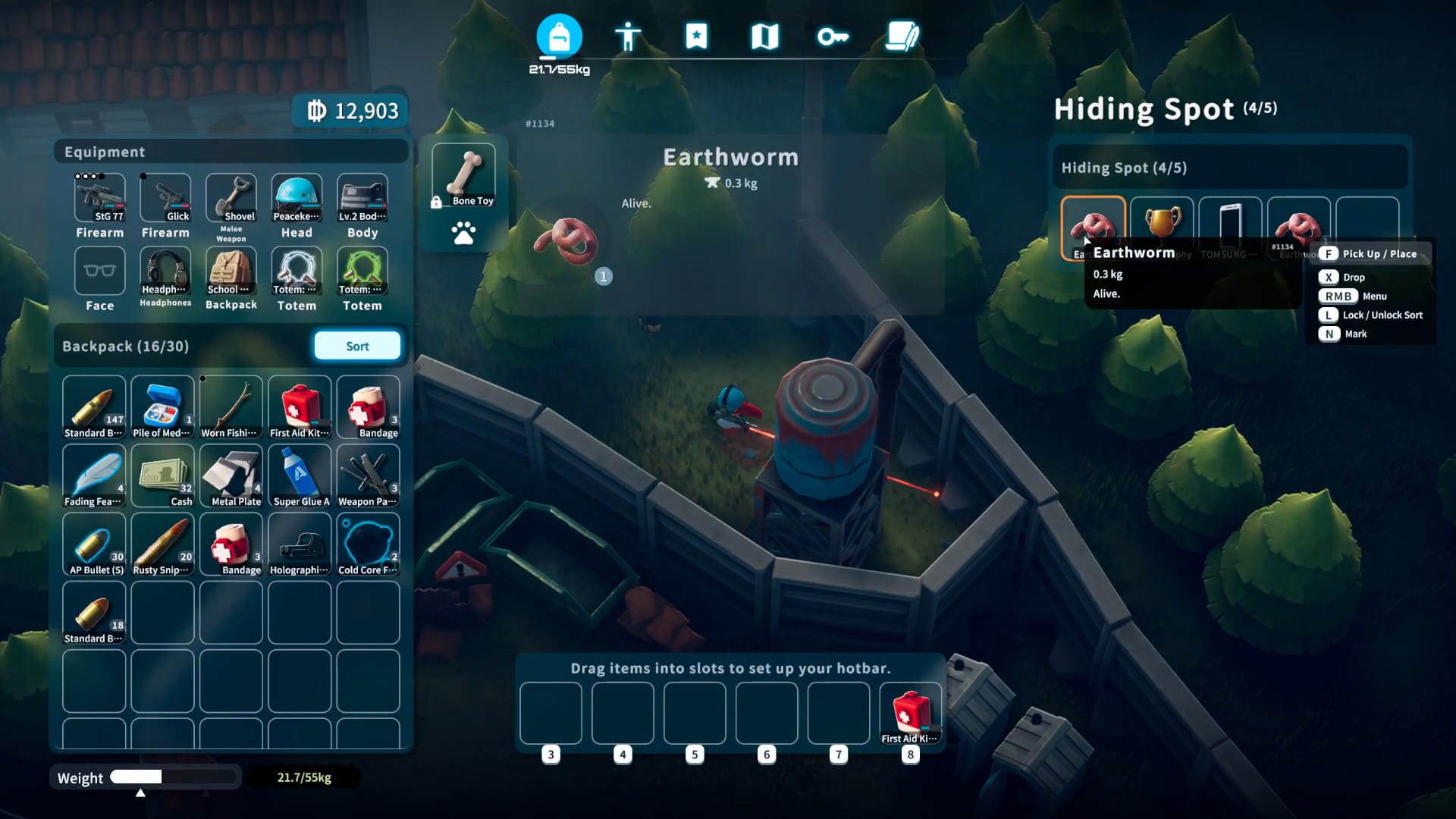Image resolution: width=1456 pixels, height=819 pixels.
Task: Select the Cash stack in backpack
Action: pyautogui.click(x=162, y=475)
